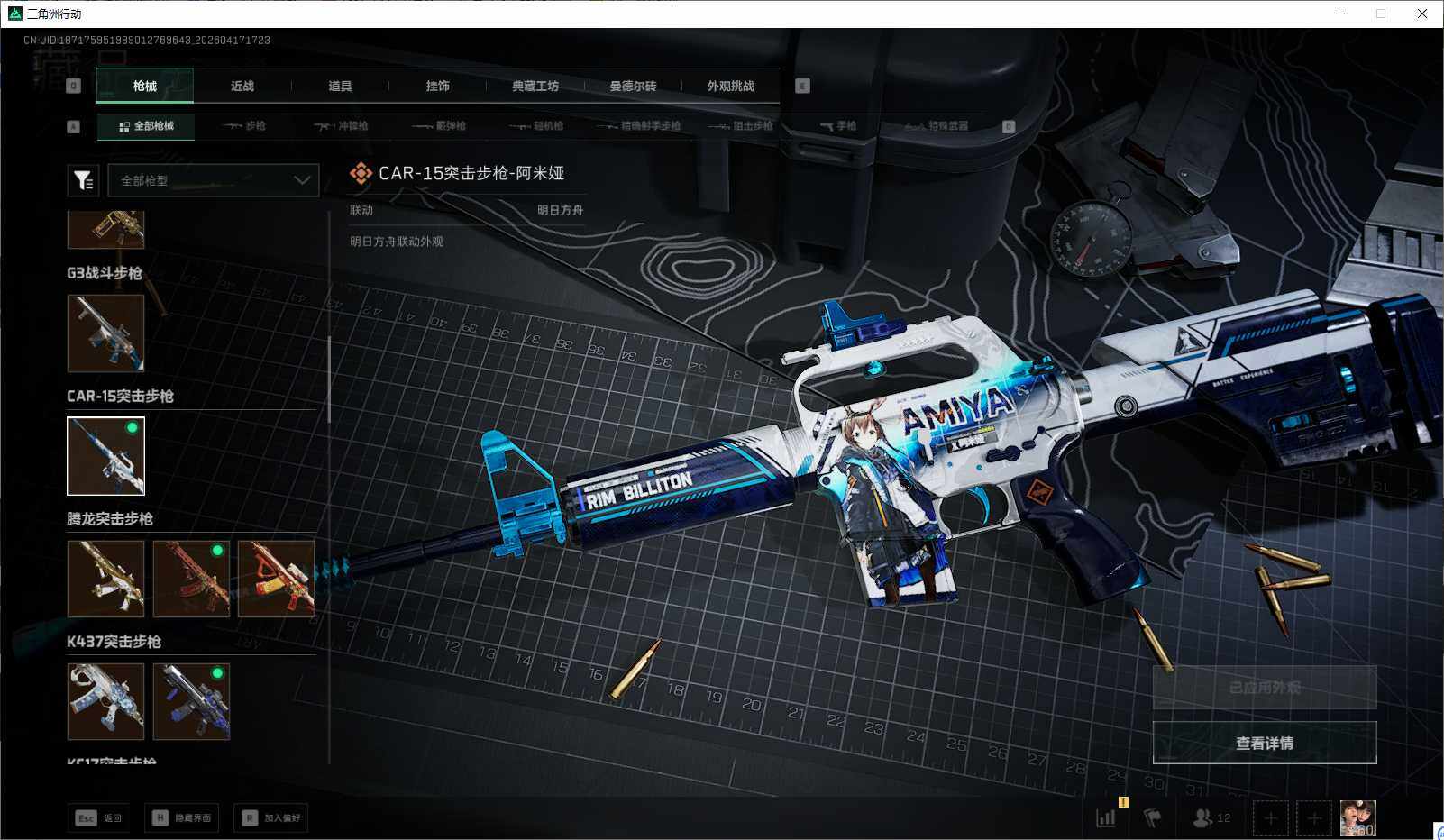Select the G3战斗步枪 skin thumbnail
The image size is (1444, 840).
(x=105, y=333)
